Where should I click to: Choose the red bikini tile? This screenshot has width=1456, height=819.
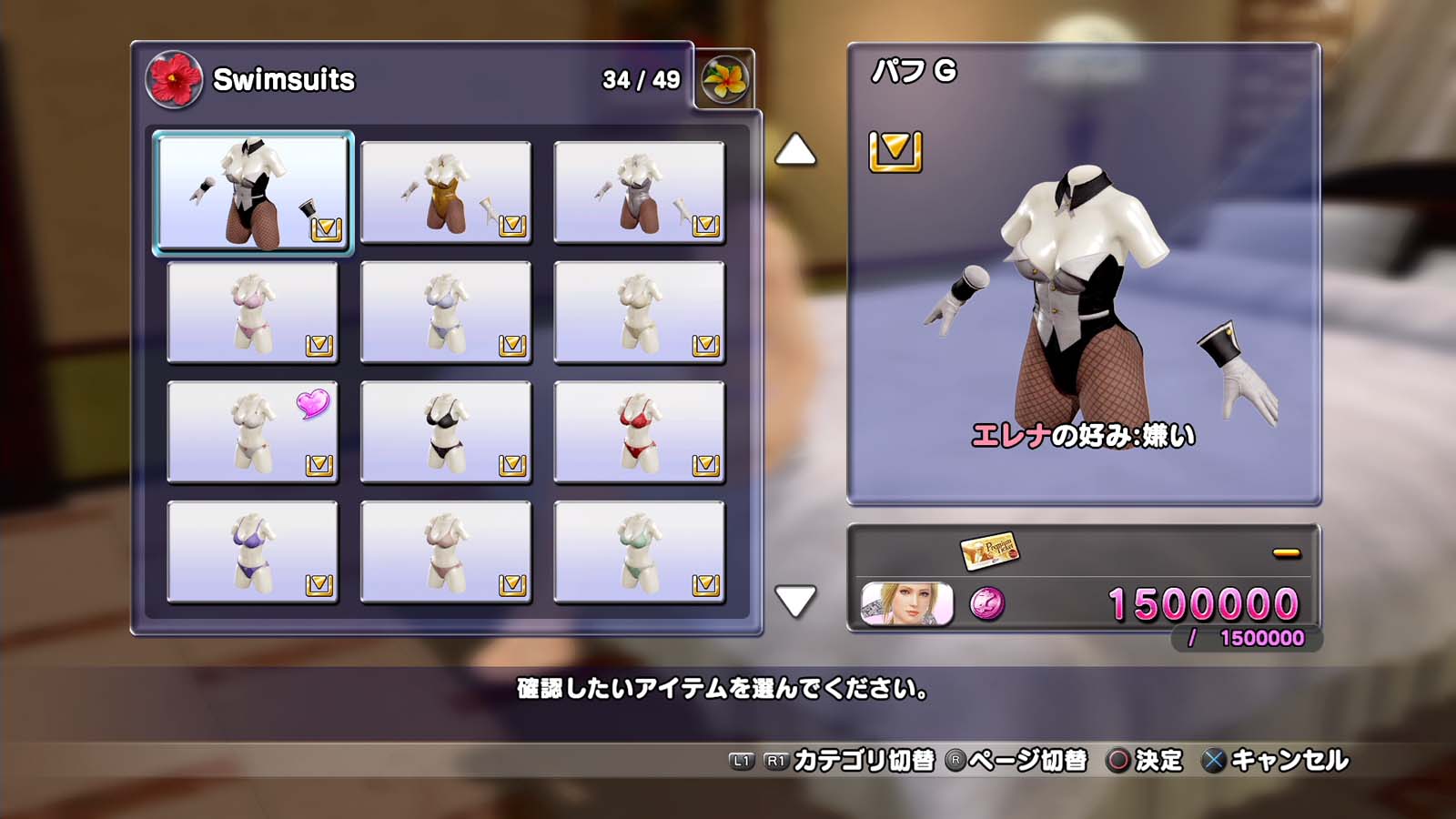[639, 432]
